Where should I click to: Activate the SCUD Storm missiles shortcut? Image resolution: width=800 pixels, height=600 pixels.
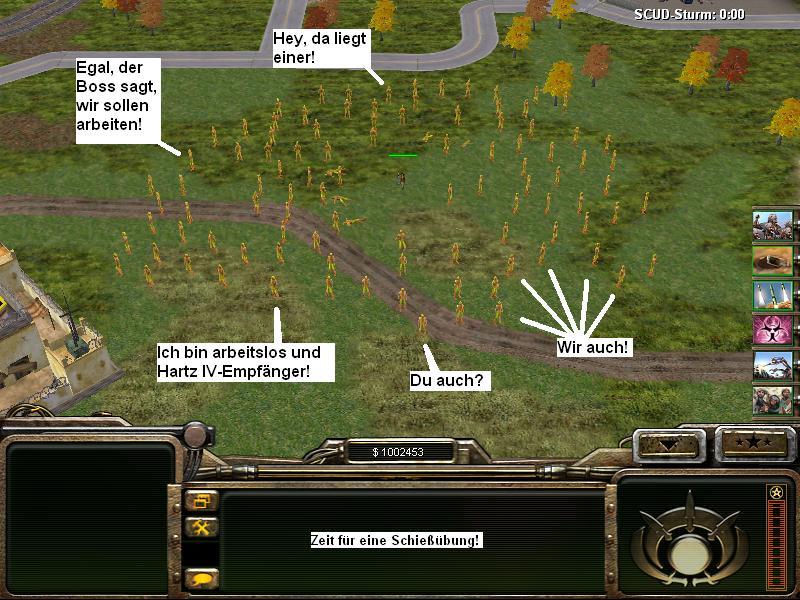(x=773, y=295)
